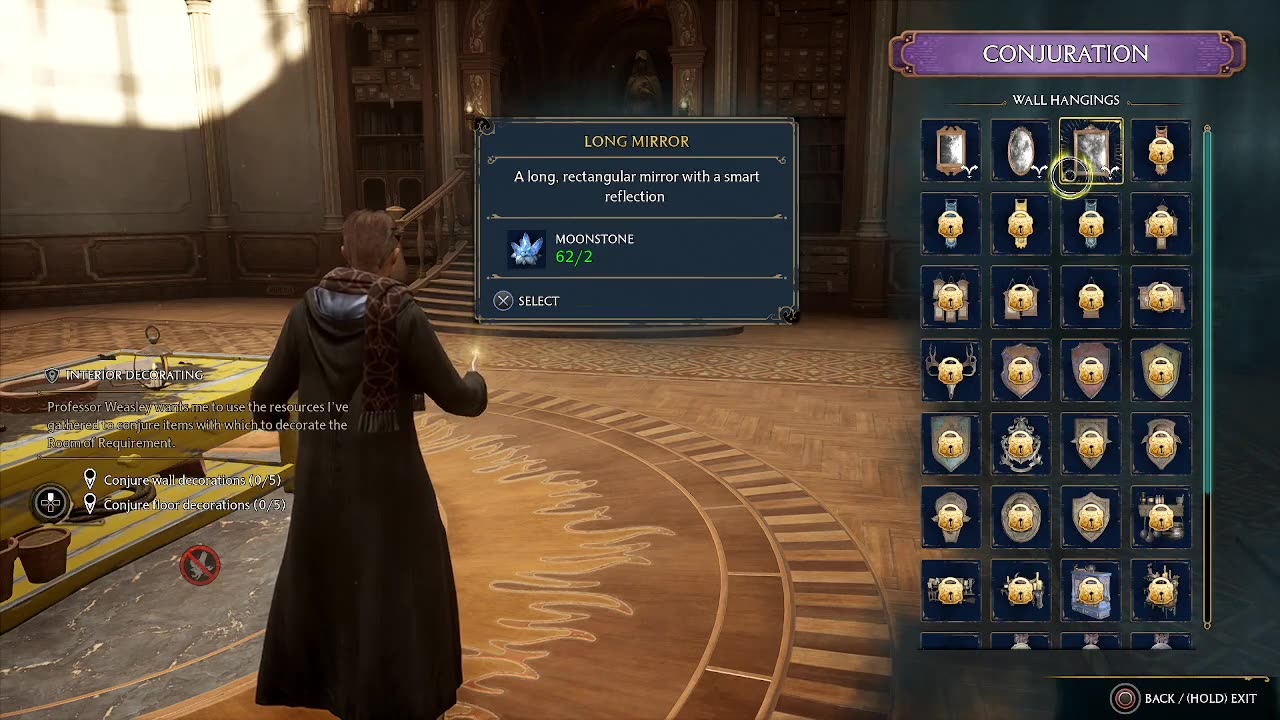Select the locked yellow banner slot
This screenshot has width=1280, height=720.
pyautogui.click(x=1020, y=224)
